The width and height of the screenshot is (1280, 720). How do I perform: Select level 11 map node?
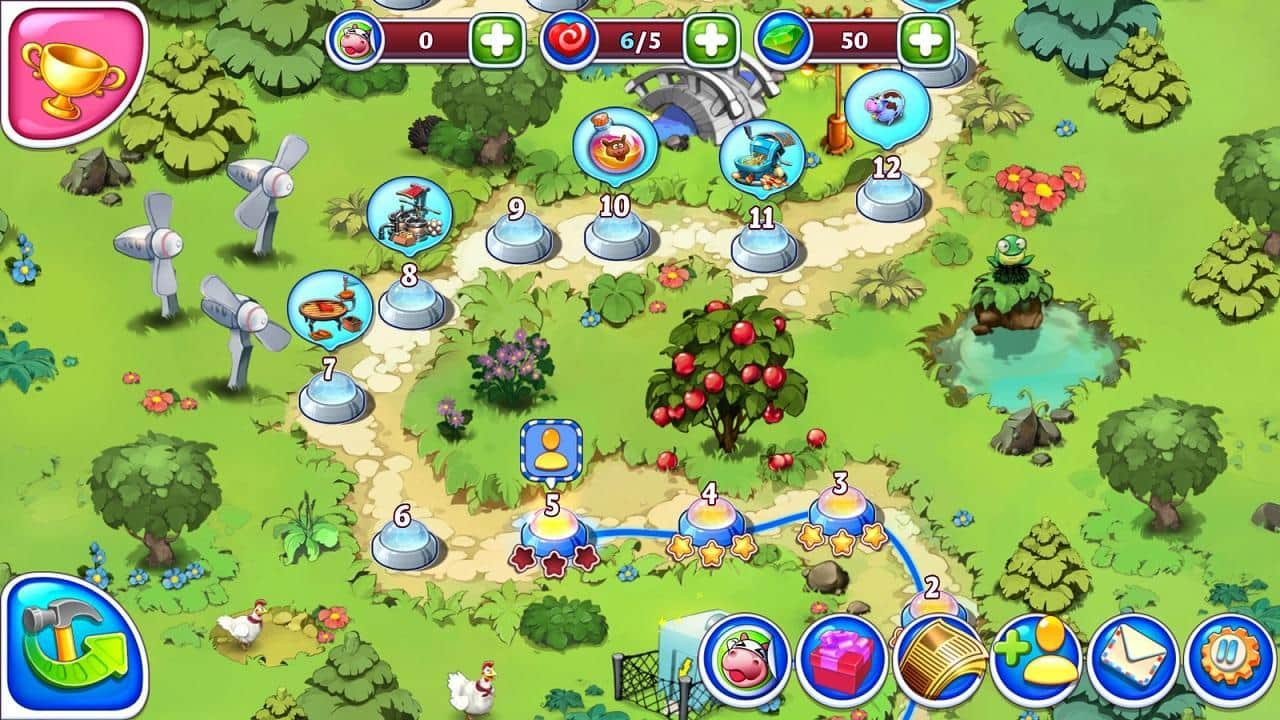pyautogui.click(x=764, y=245)
